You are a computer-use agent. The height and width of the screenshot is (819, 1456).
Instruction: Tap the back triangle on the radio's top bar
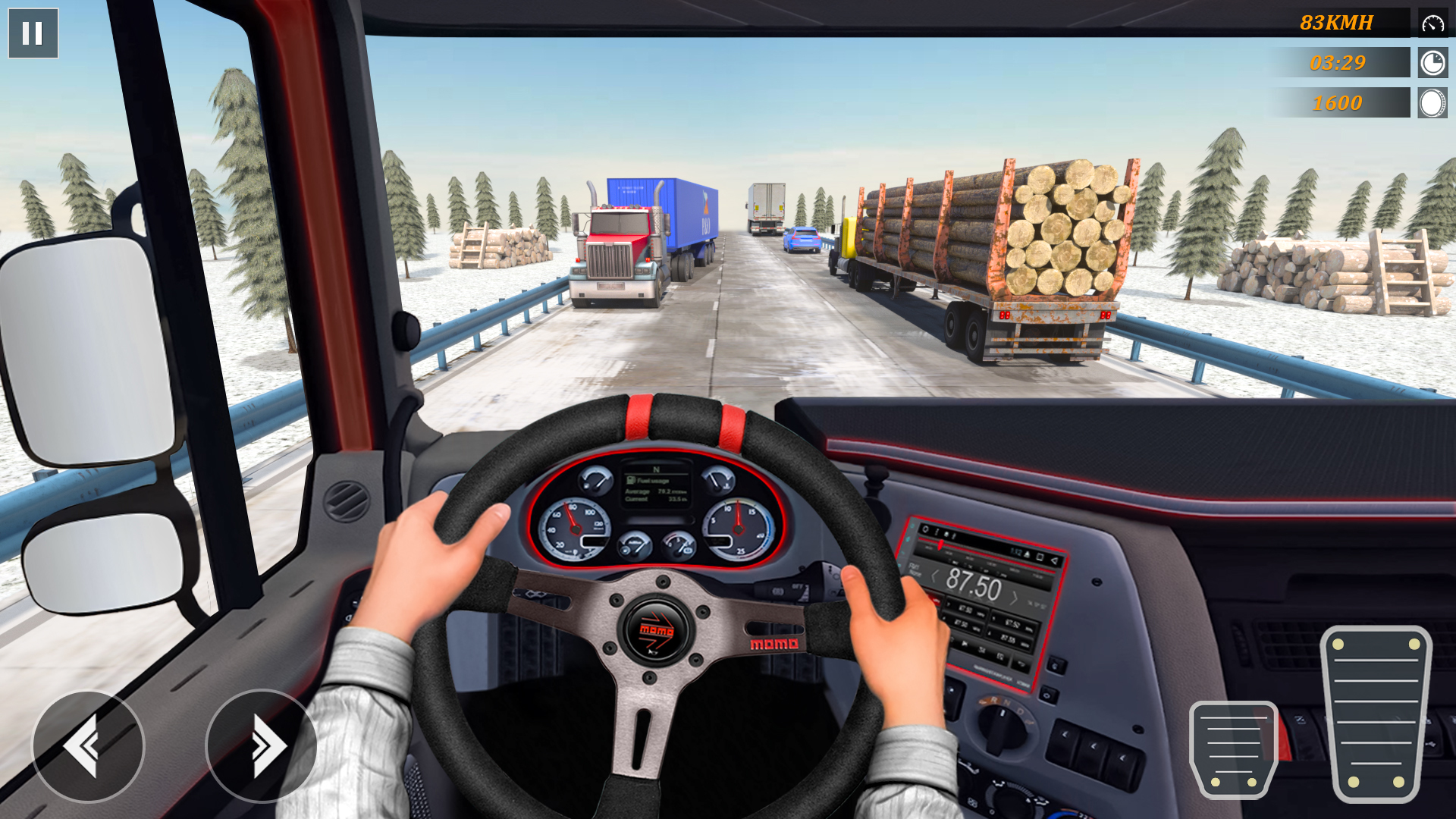coord(1053,560)
